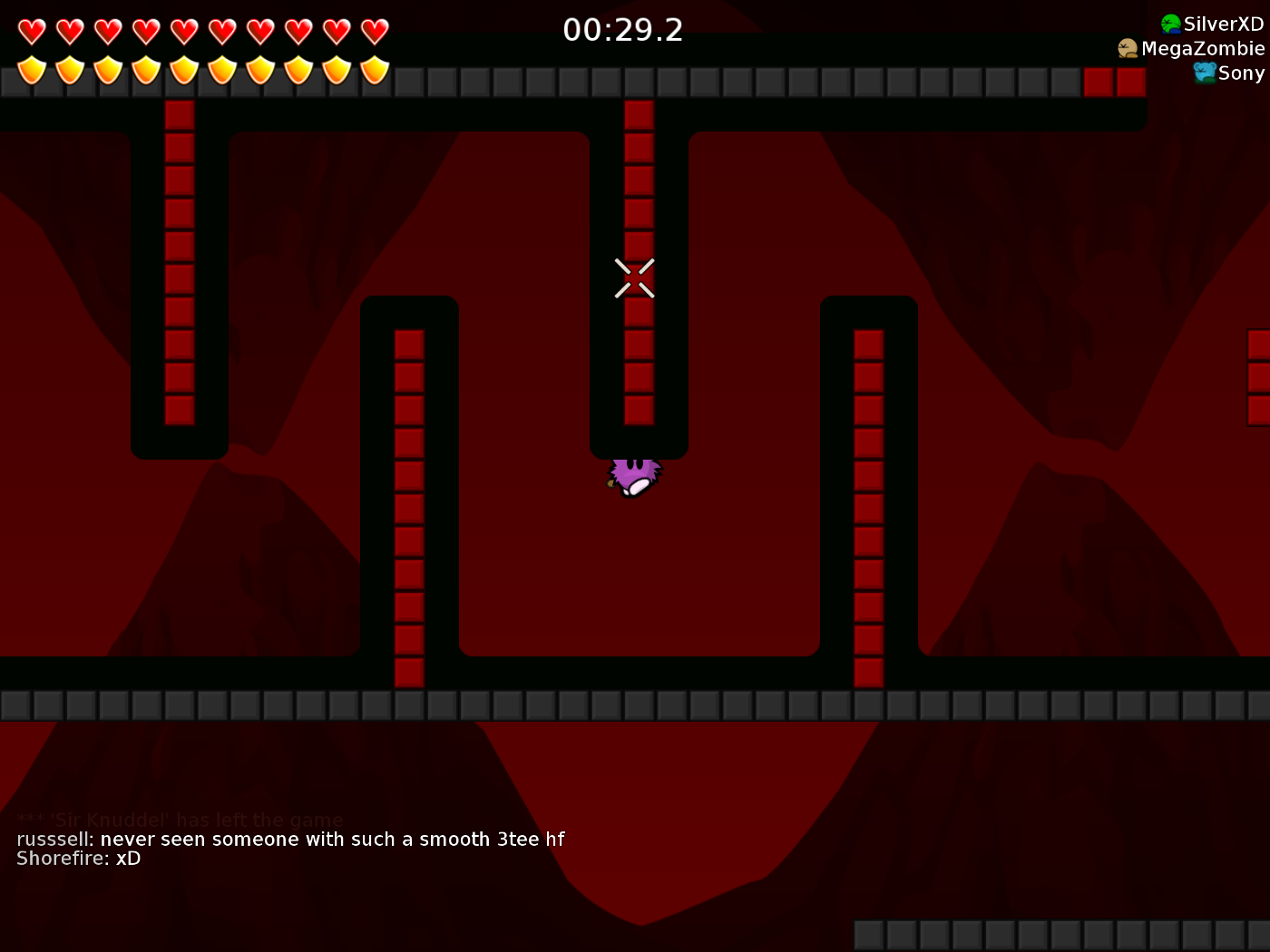
Task: Select the brown tee avatar next to MegaZombie
Action: tap(1128, 48)
